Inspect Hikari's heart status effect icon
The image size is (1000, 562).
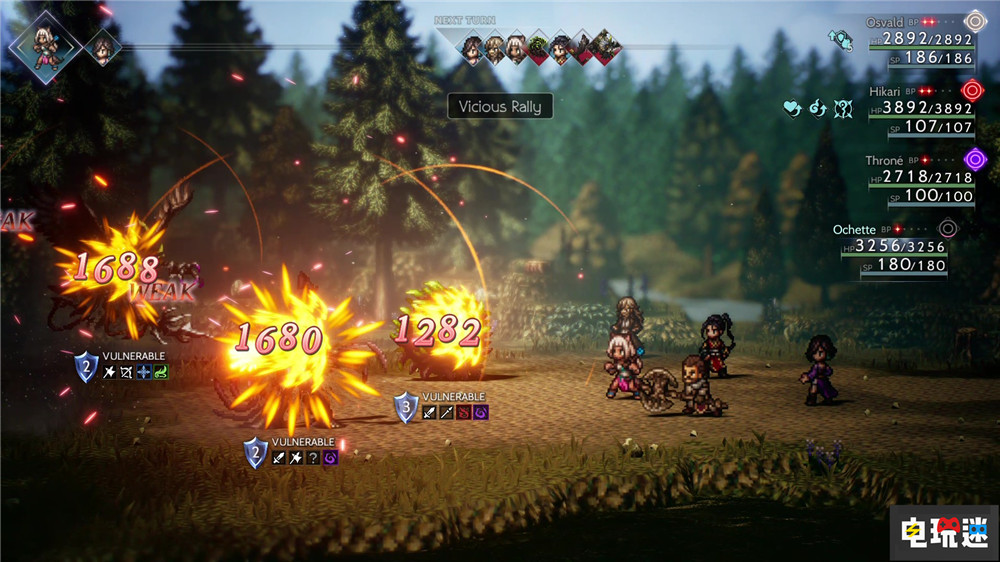793,106
